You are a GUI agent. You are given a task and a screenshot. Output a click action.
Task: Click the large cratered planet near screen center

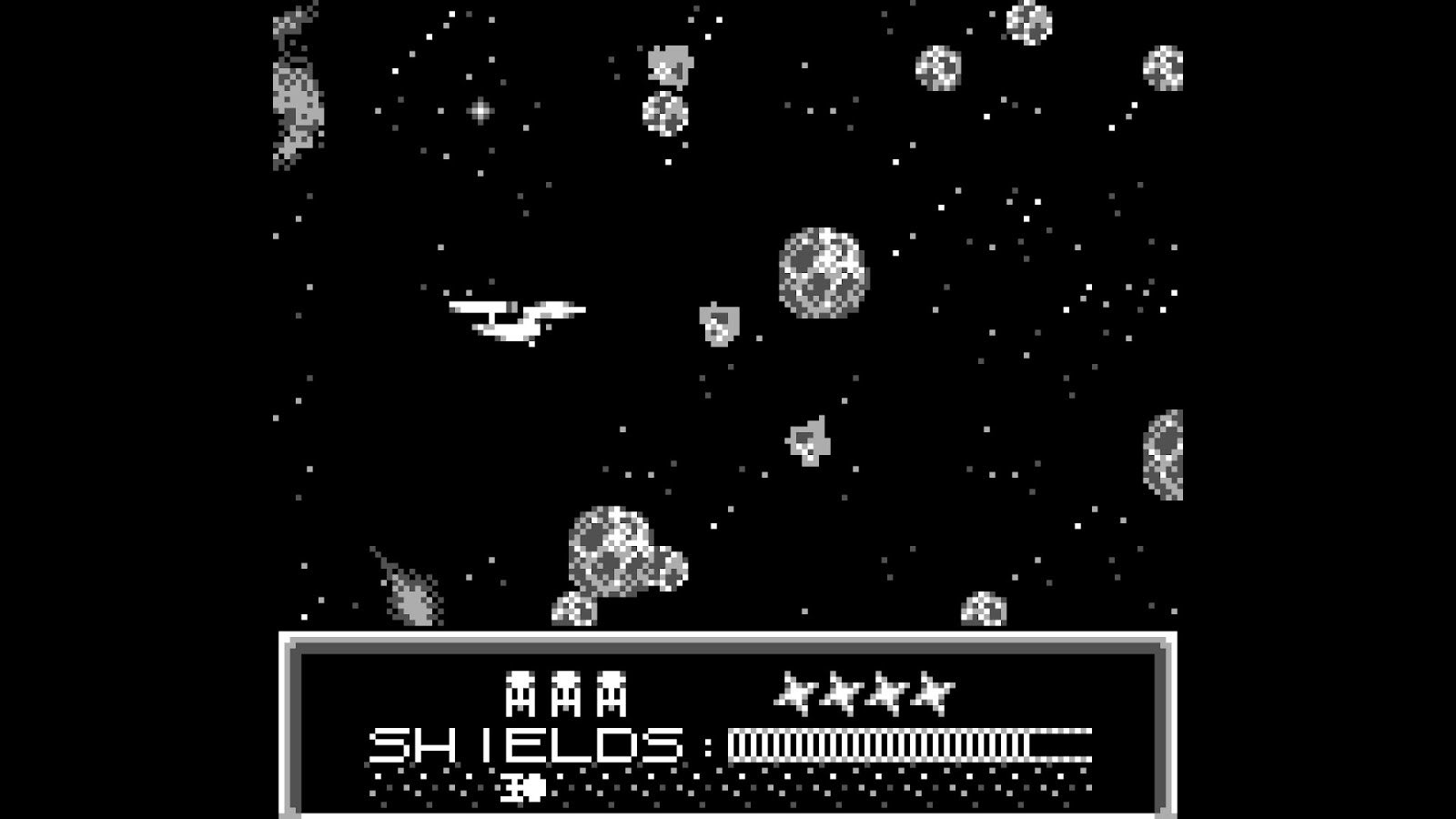(x=822, y=273)
